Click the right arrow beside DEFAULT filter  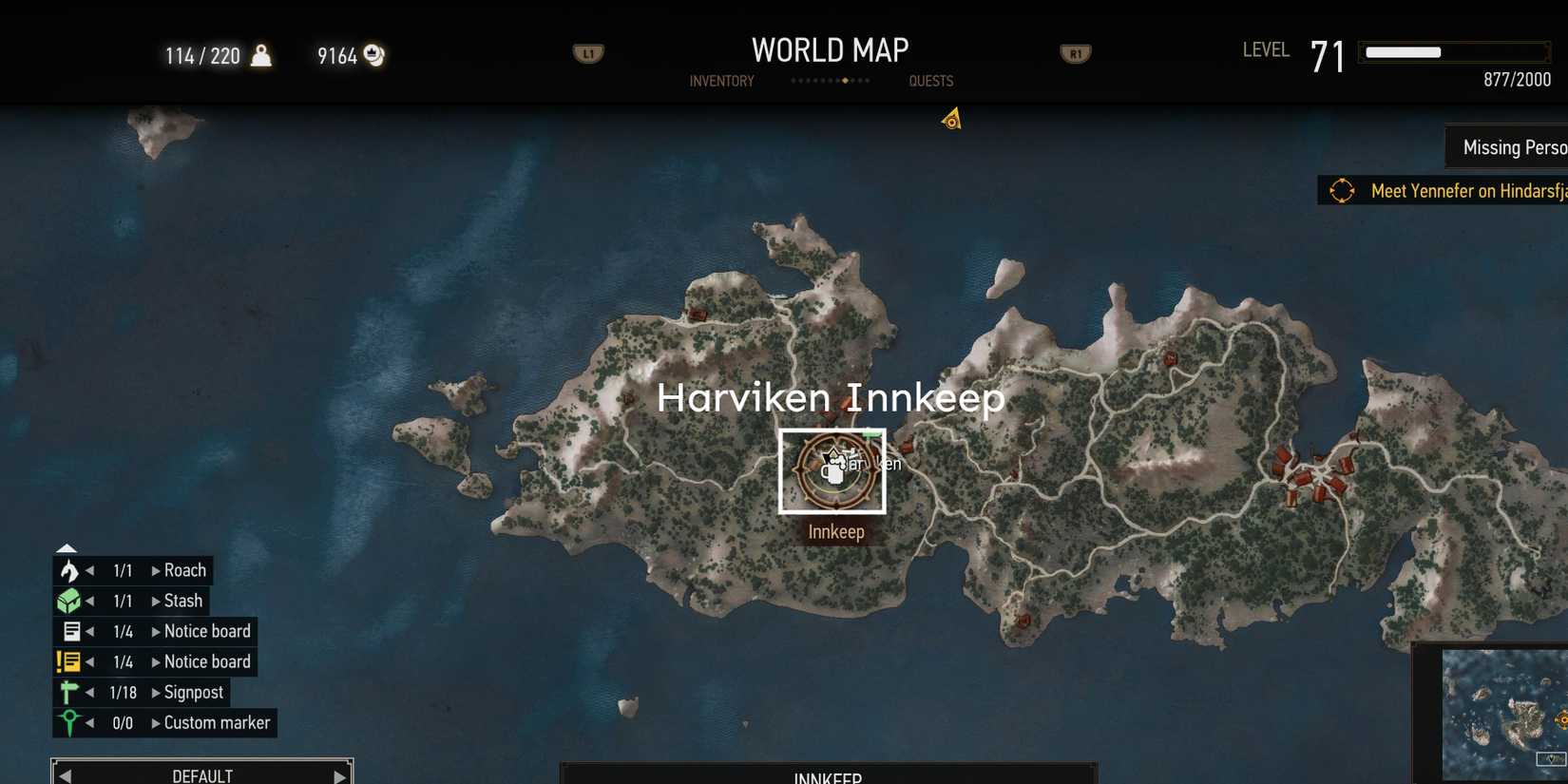(340, 774)
